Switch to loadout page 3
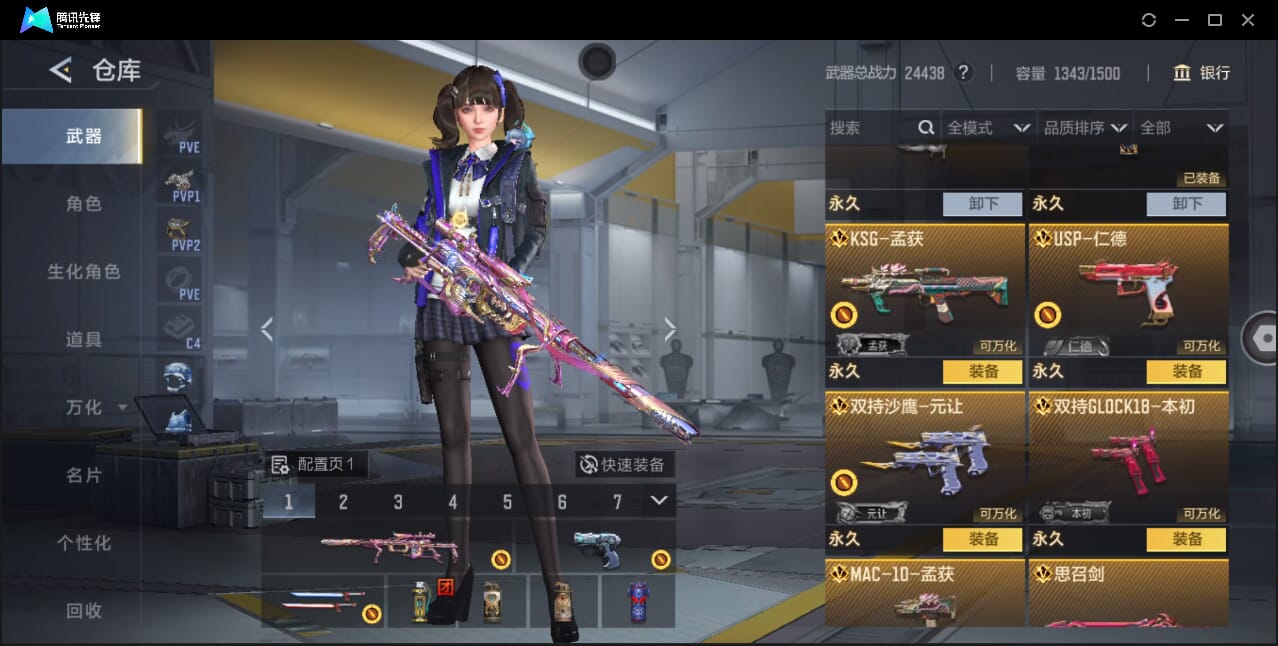 [x=398, y=502]
